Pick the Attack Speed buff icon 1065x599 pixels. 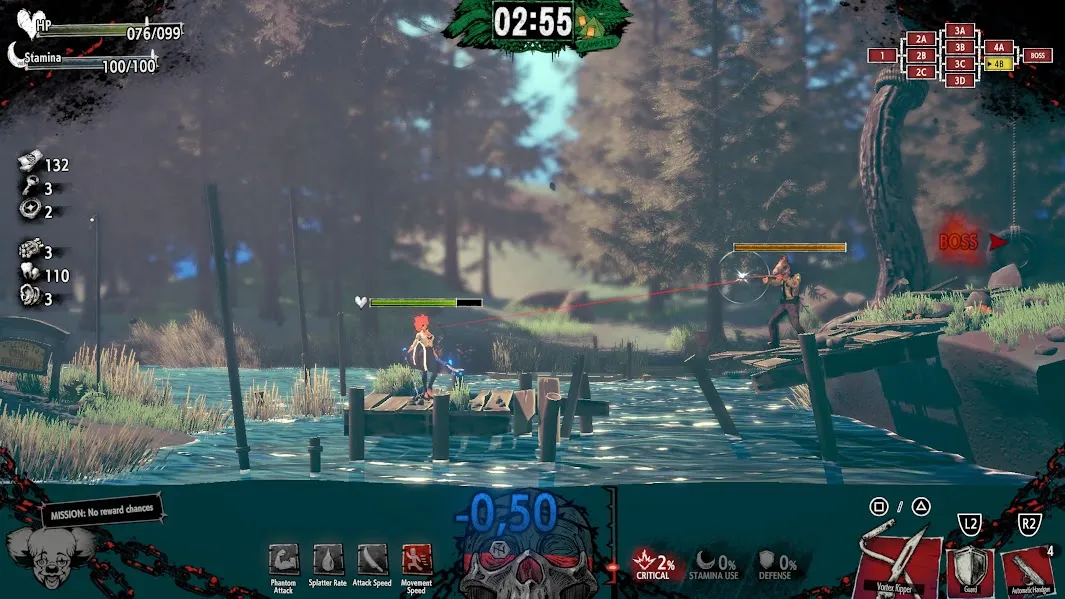click(x=372, y=561)
